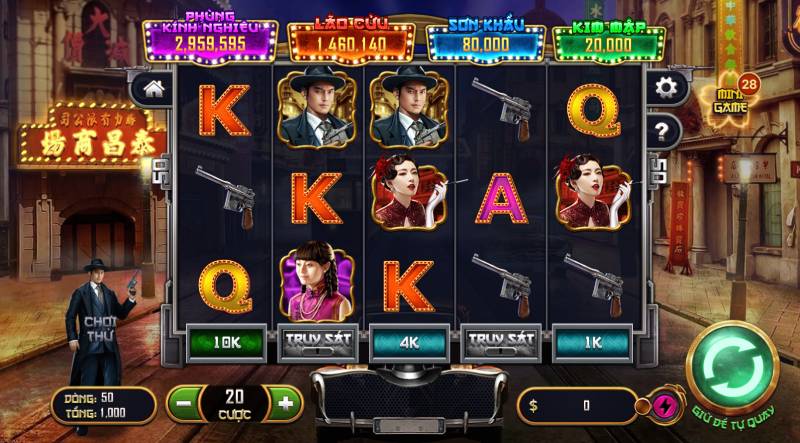This screenshot has height=443, width=800.
Task: Return to lobby via the home icon
Action: coord(153,88)
